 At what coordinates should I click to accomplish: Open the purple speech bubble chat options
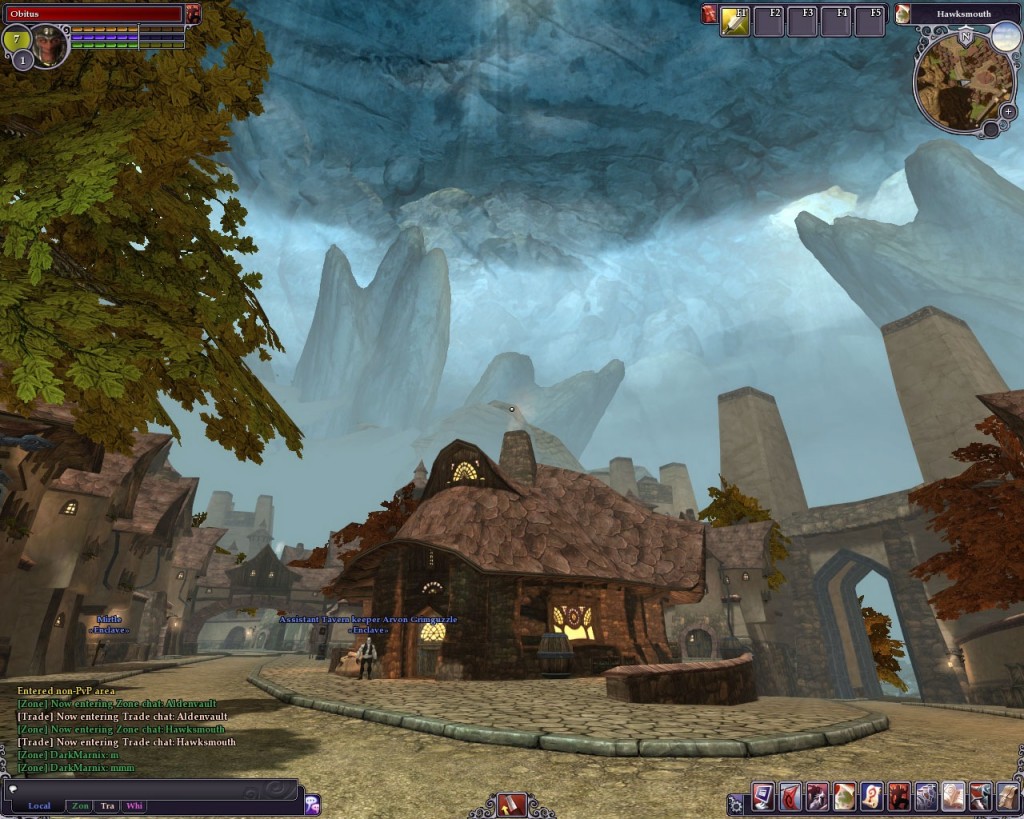[312, 804]
